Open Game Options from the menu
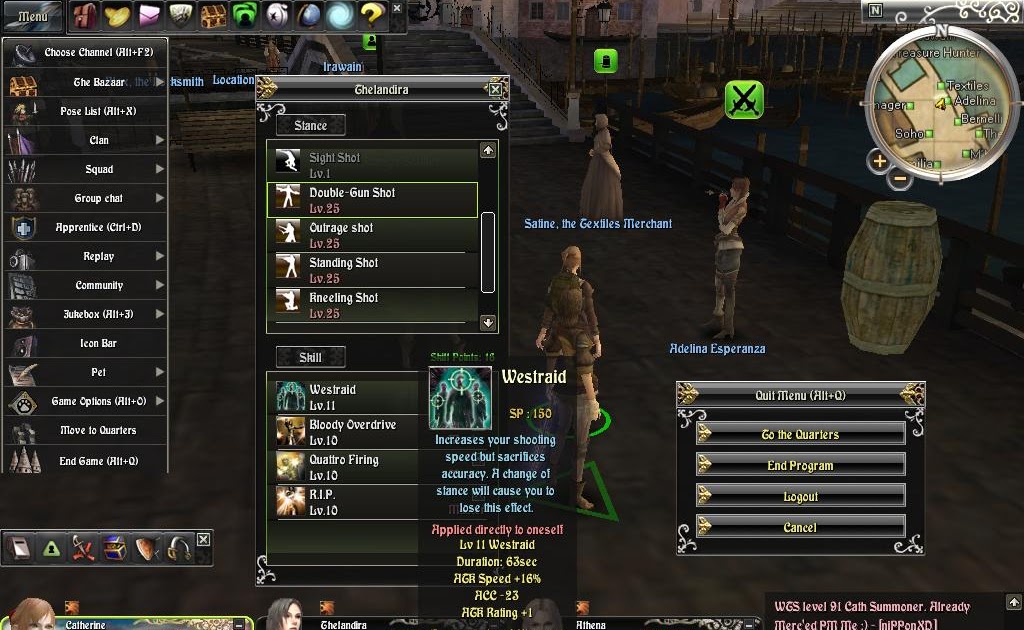Screen dimensions: 1024x630 (98, 401)
